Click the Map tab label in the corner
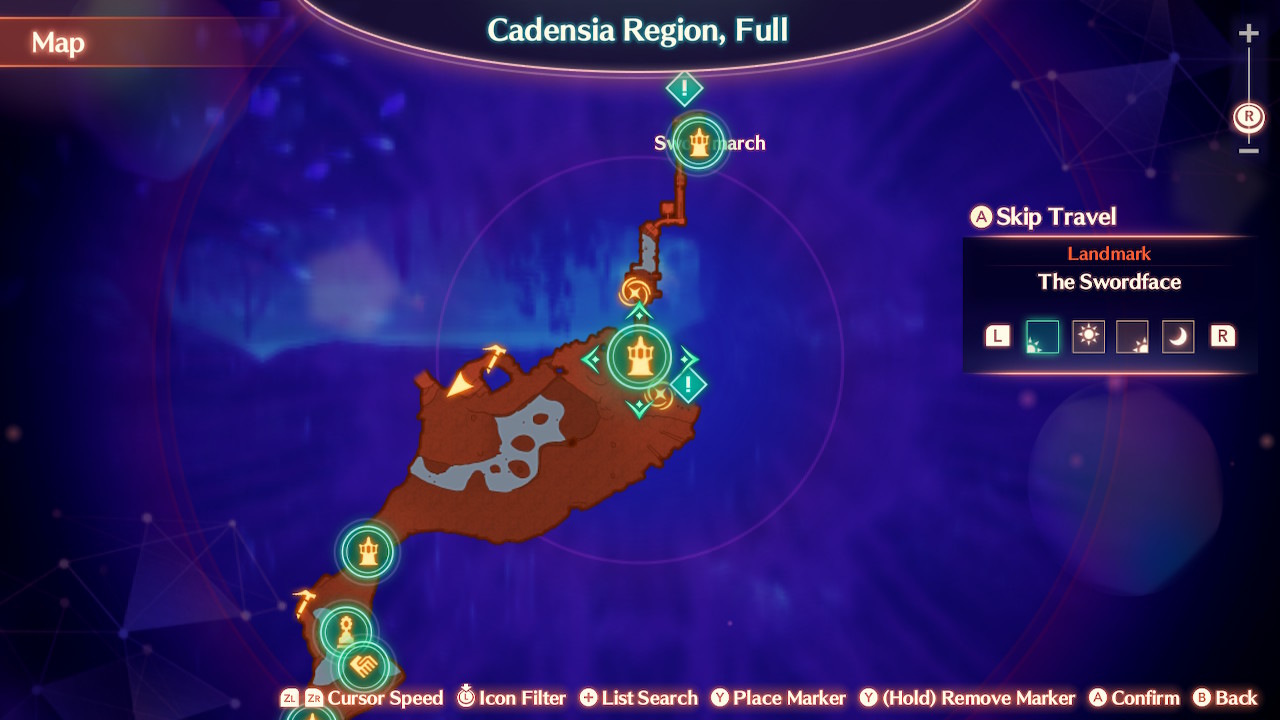The height and width of the screenshot is (720, 1280). [60, 43]
